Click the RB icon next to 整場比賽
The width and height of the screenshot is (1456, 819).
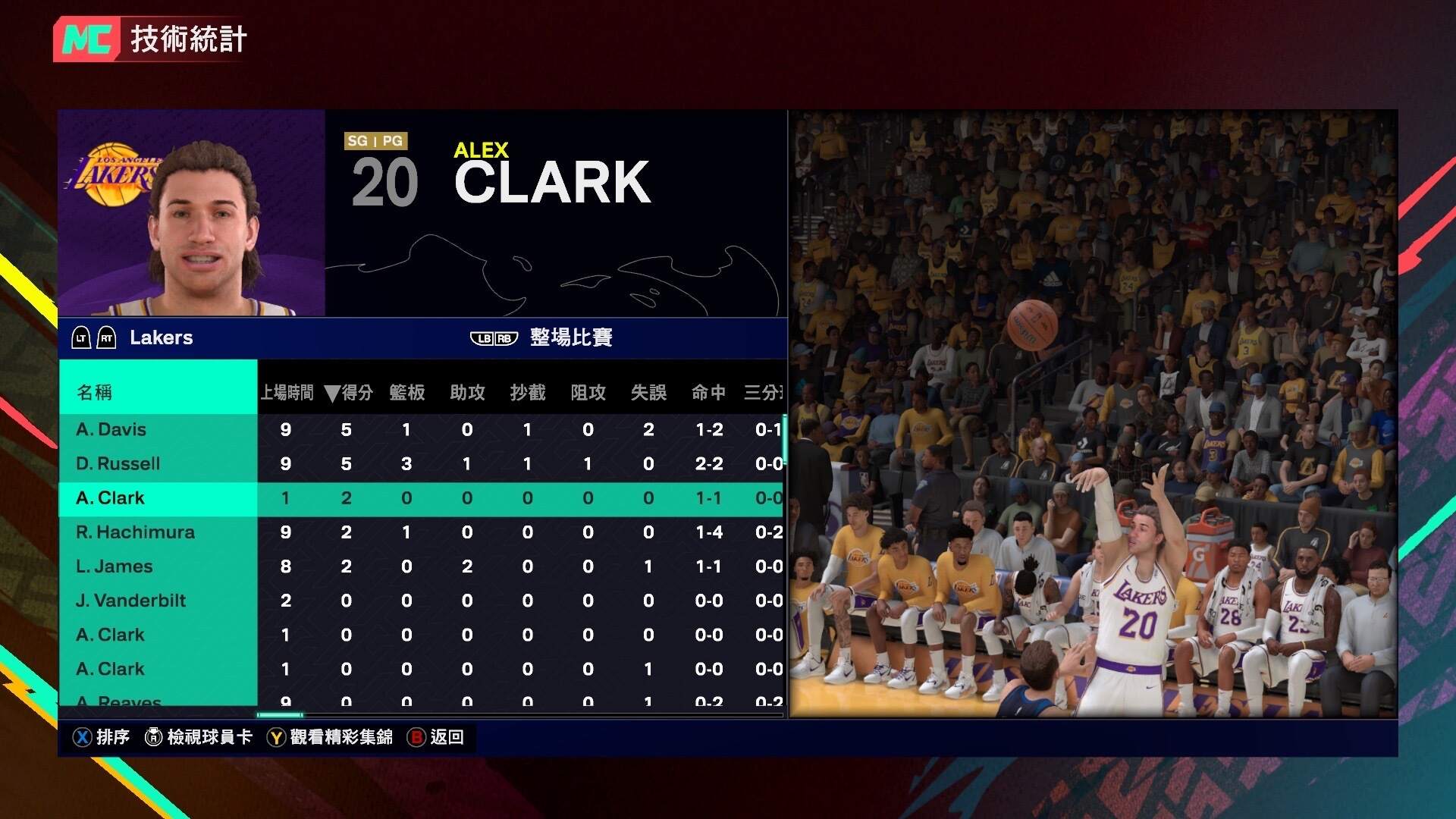pyautogui.click(x=504, y=337)
